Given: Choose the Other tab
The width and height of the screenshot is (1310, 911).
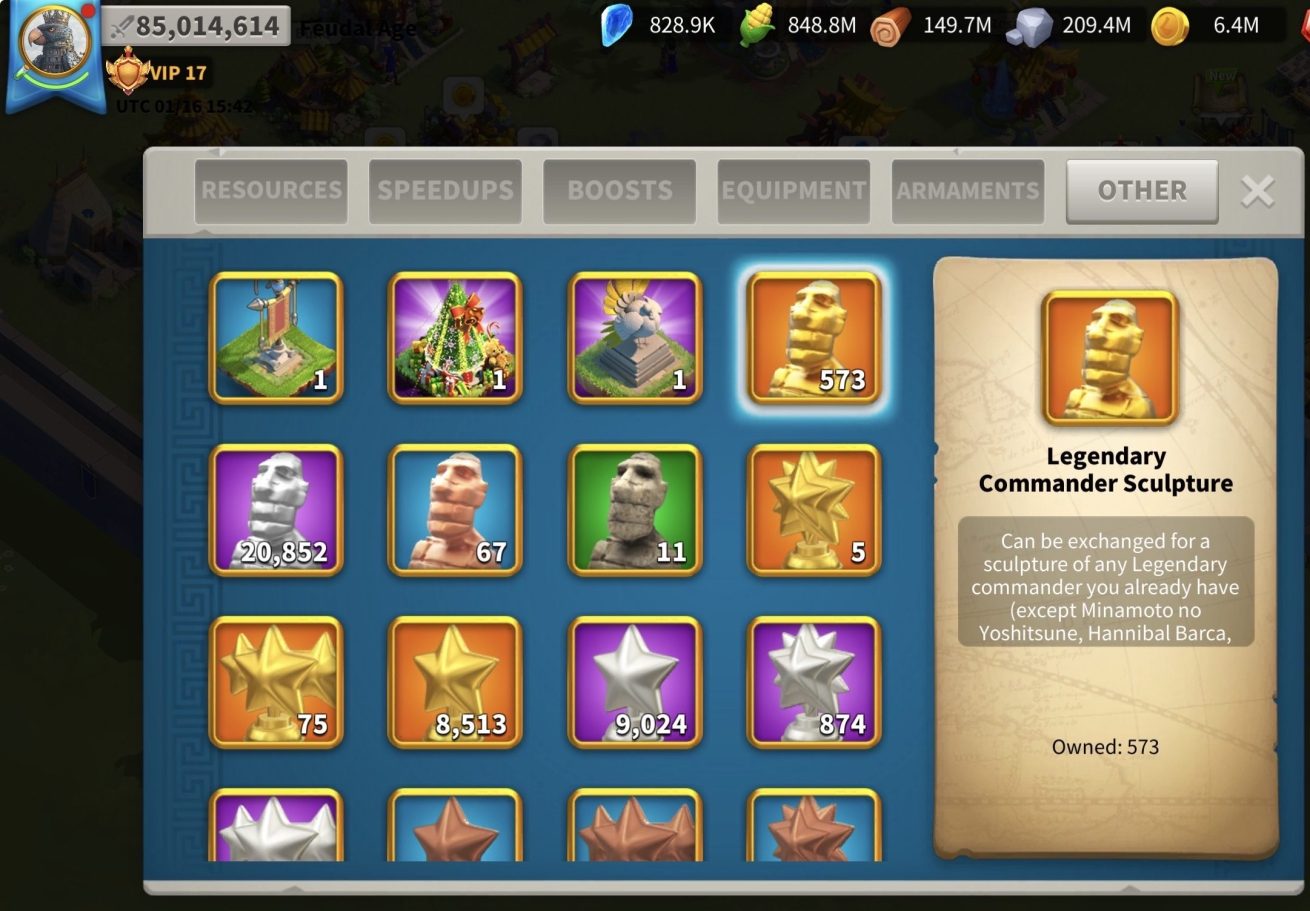Looking at the screenshot, I should [1142, 191].
